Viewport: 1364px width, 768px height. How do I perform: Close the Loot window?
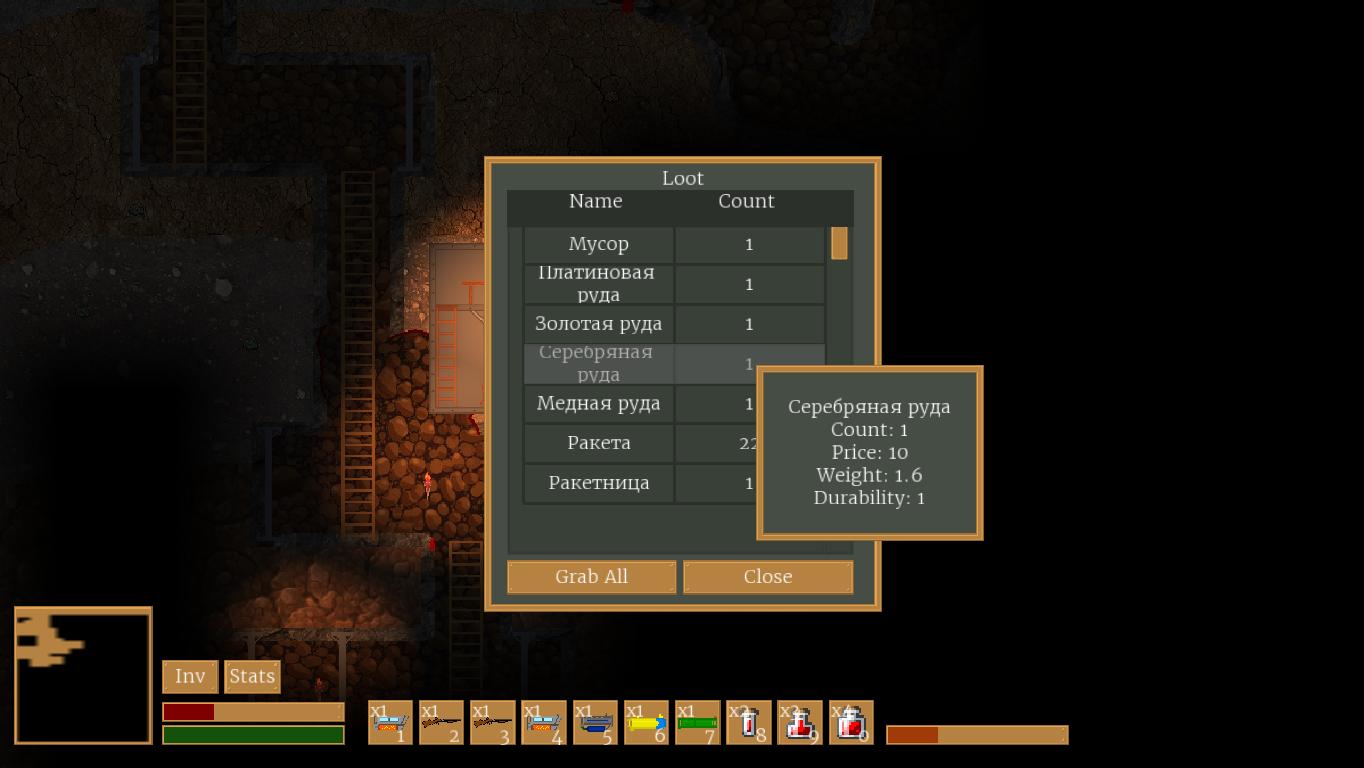pos(768,577)
